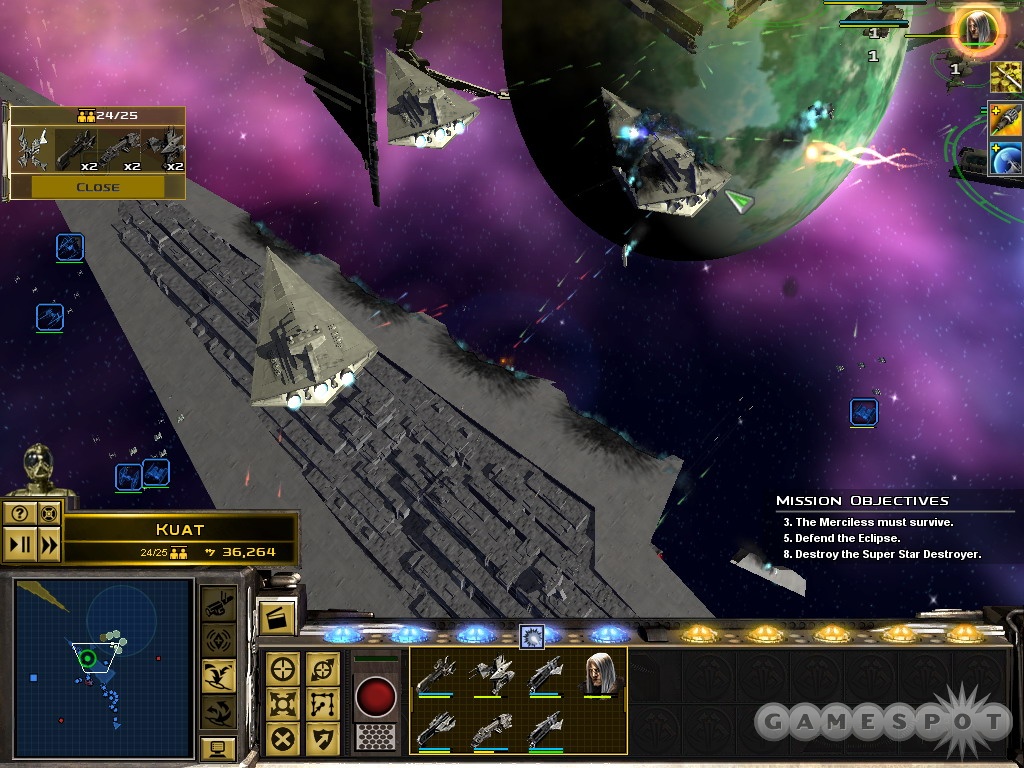The image size is (1024, 768).
Task: Activate the blue planet ability icon
Action: 1004,160
